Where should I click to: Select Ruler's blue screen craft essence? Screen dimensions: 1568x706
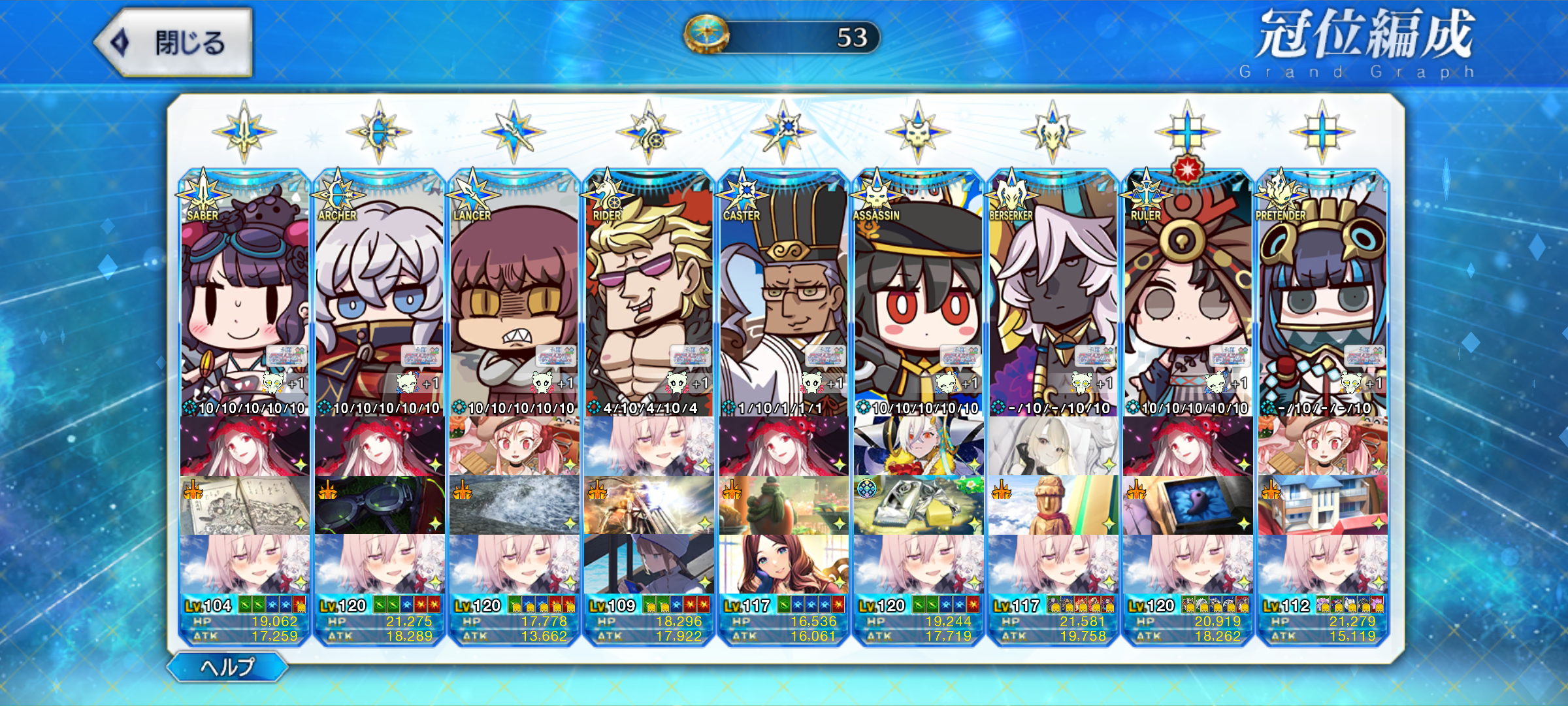coord(1188,505)
